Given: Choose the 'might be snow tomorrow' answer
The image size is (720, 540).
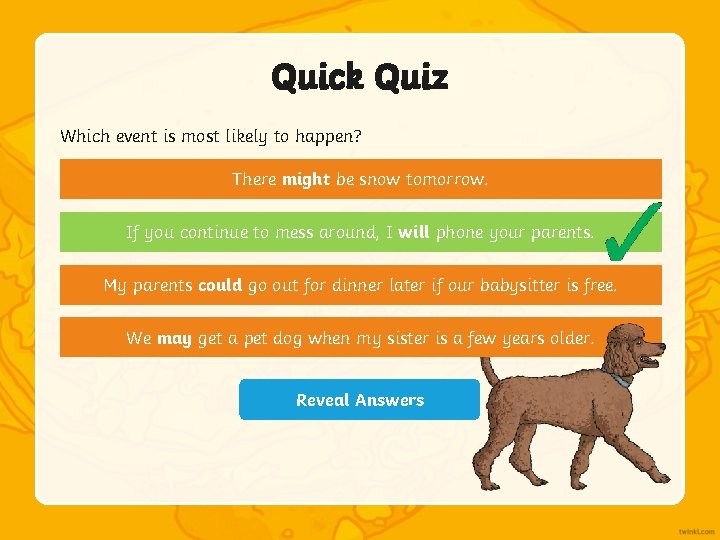Looking at the screenshot, I should tap(360, 179).
